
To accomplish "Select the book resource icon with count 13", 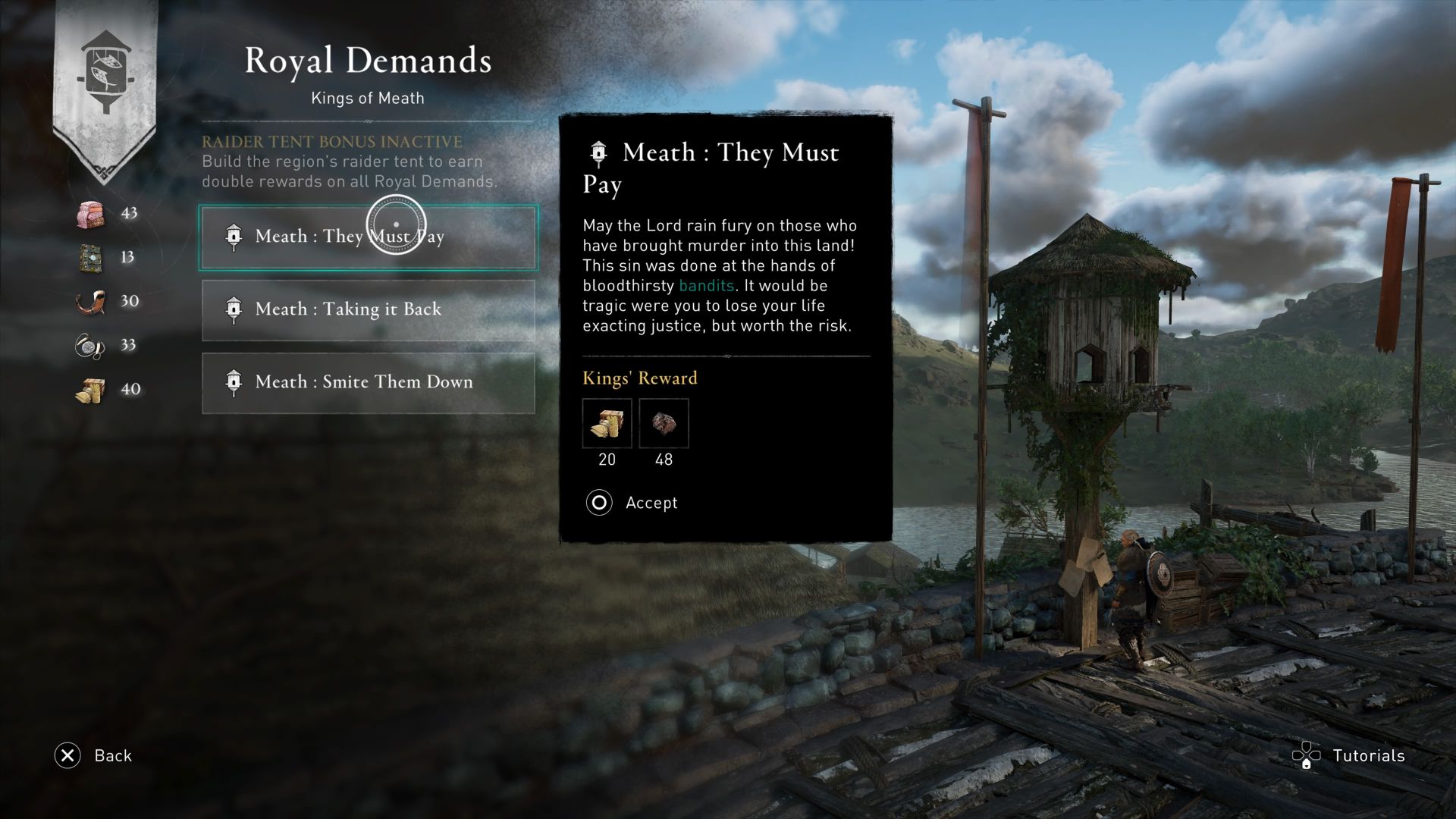I will click(x=90, y=257).
